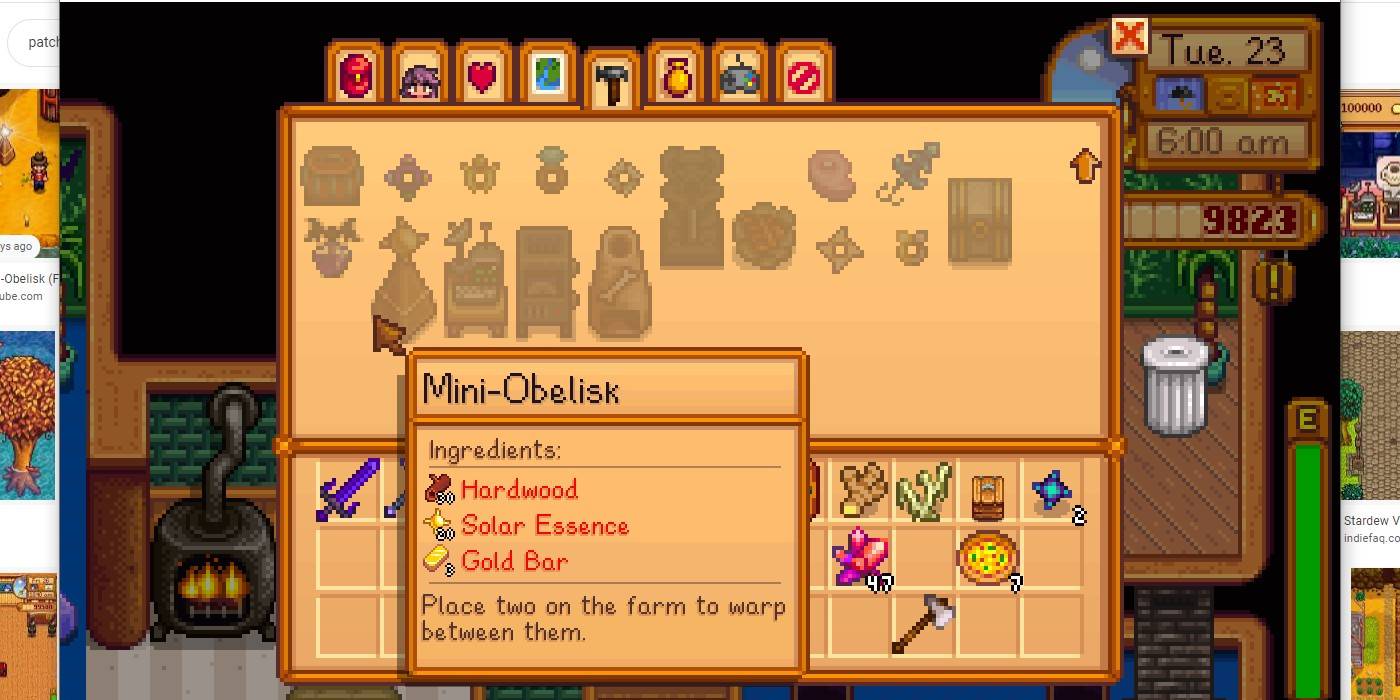The width and height of the screenshot is (1400, 700).
Task: Open the inventory backpack tab
Action: [355, 75]
